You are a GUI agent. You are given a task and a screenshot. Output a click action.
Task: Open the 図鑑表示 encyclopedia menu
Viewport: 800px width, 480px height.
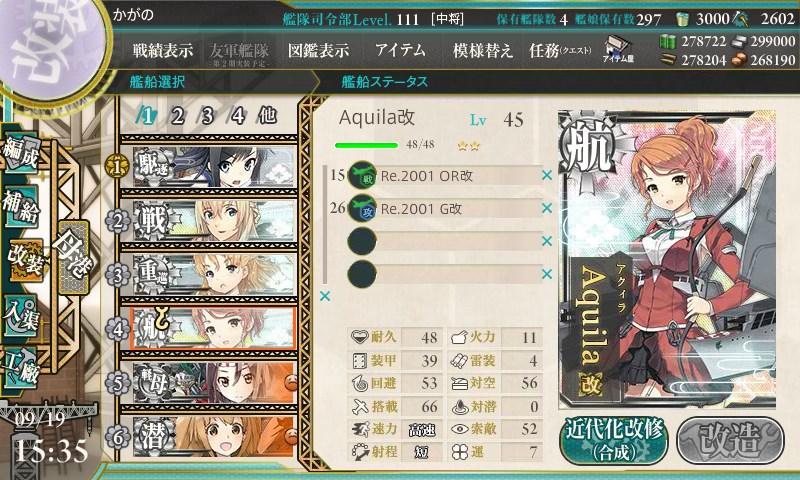(318, 51)
